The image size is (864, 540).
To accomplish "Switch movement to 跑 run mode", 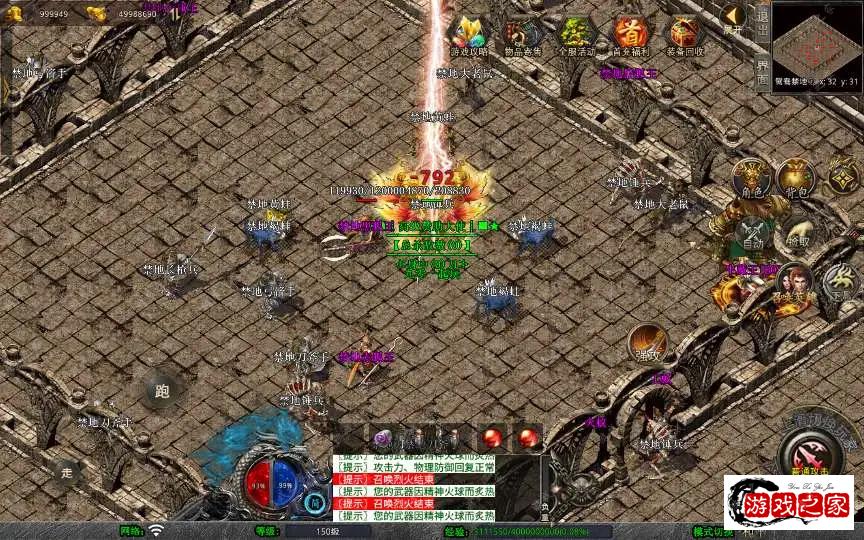I will [x=163, y=391].
